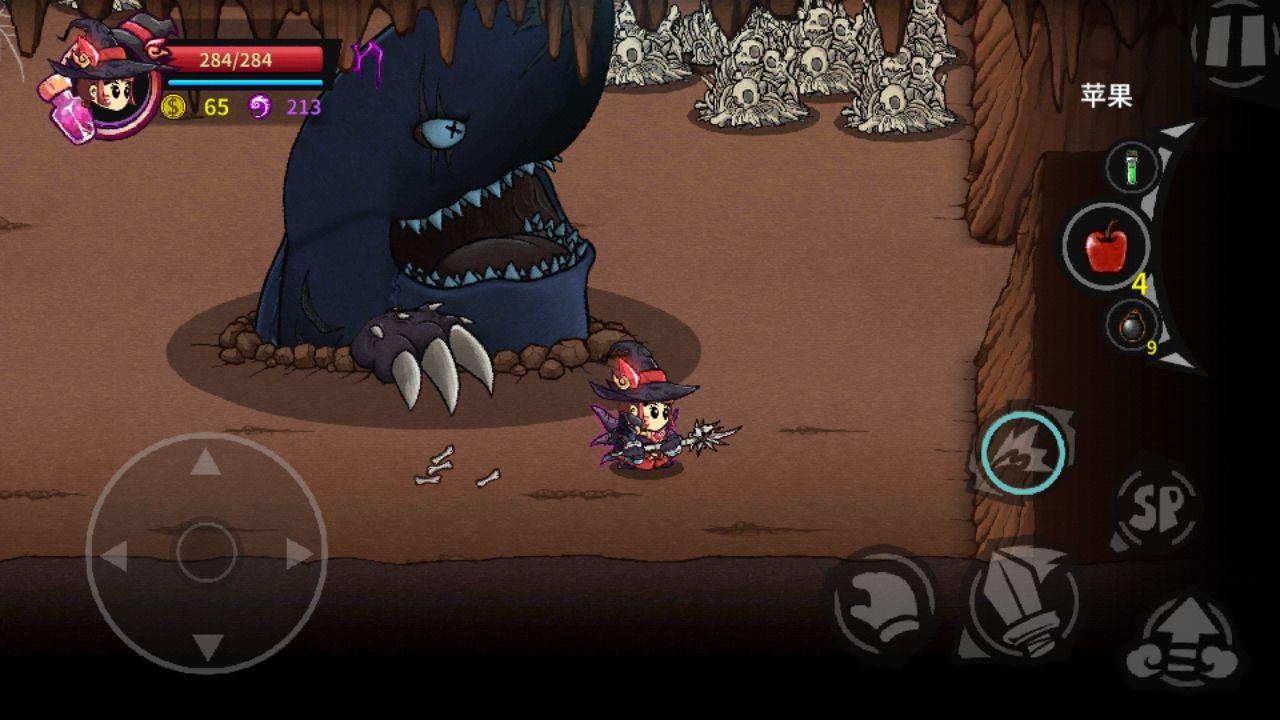Screen dimensions: 1280x720
Task: Tap the d-pad right arrow
Action: click(x=299, y=554)
